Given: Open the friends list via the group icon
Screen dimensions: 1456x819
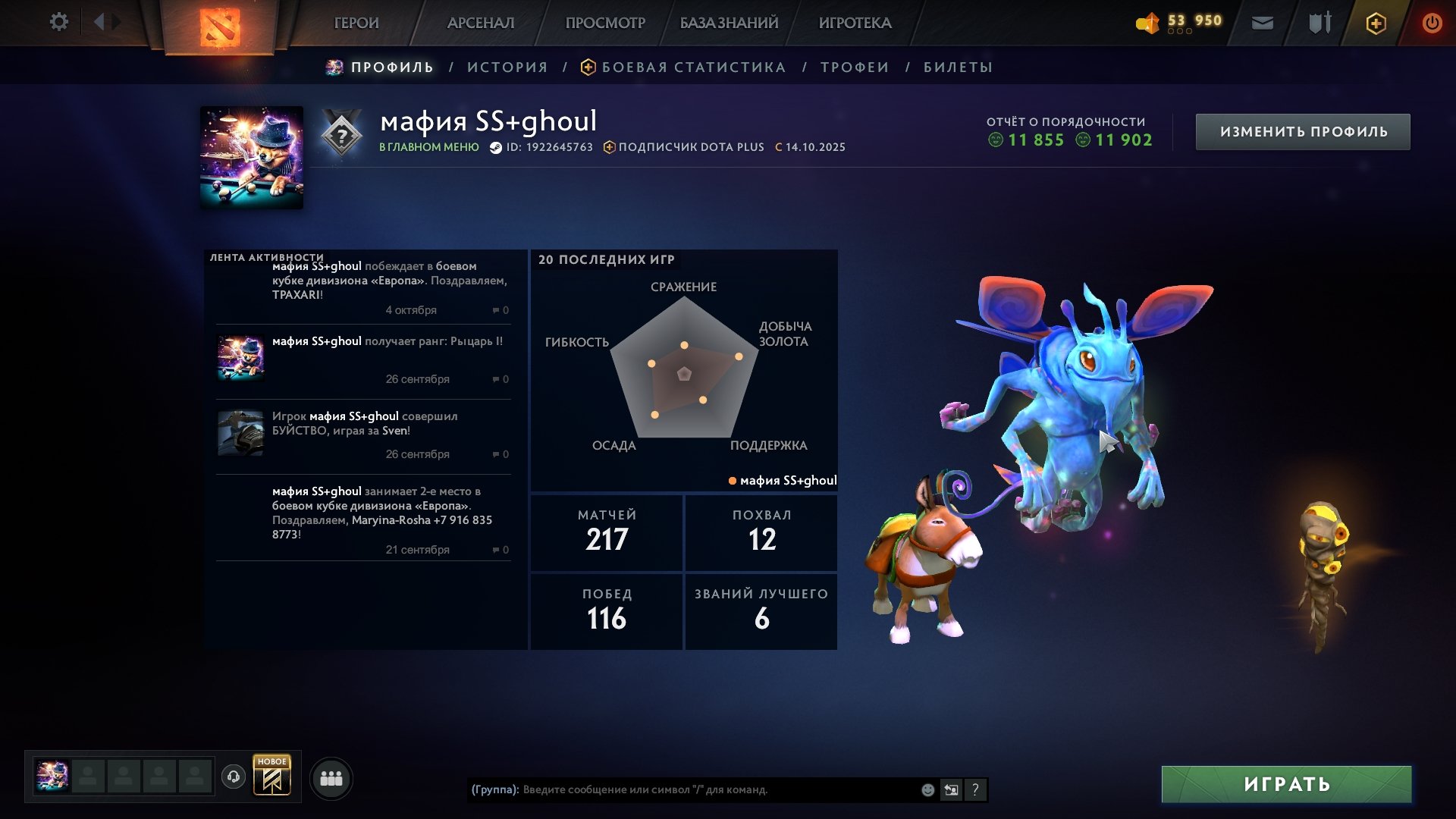Looking at the screenshot, I should click(329, 777).
